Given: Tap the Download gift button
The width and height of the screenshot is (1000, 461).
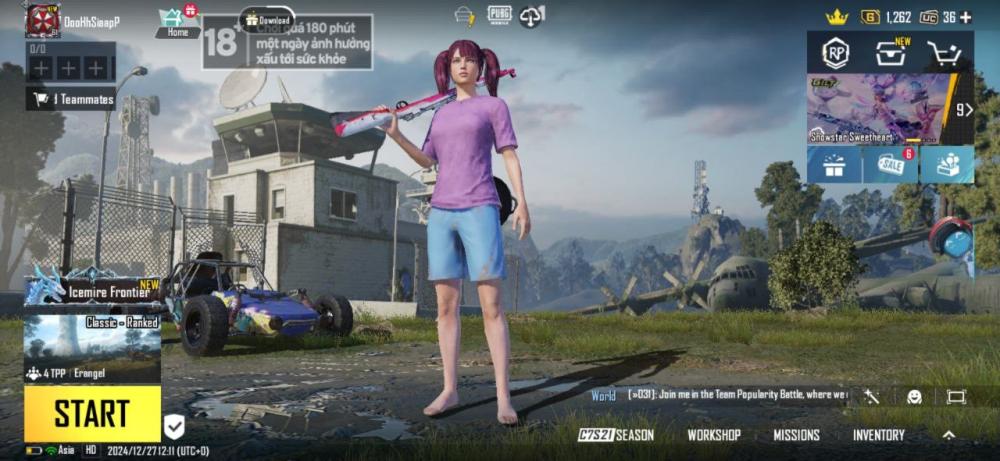Looking at the screenshot, I should 267,19.
